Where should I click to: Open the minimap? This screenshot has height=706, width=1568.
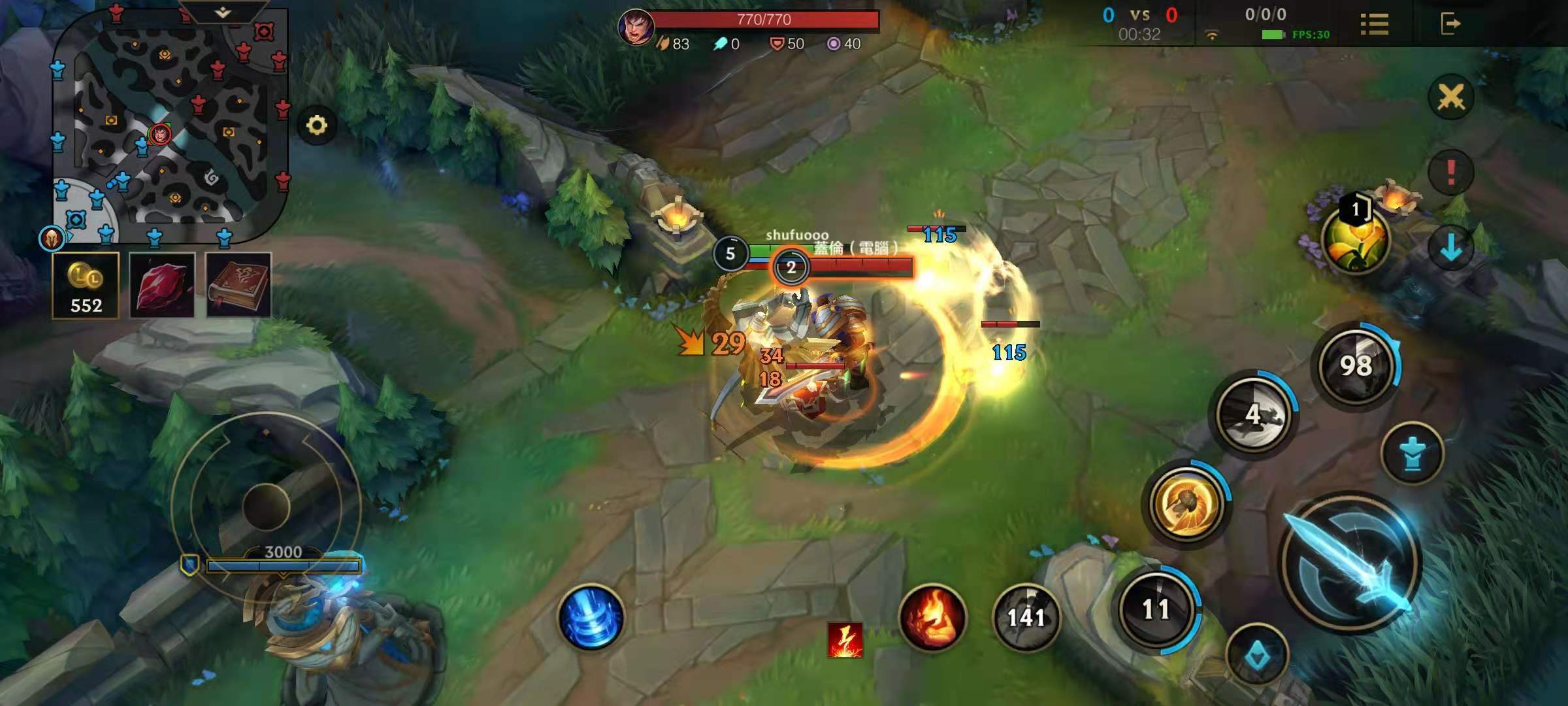170,124
